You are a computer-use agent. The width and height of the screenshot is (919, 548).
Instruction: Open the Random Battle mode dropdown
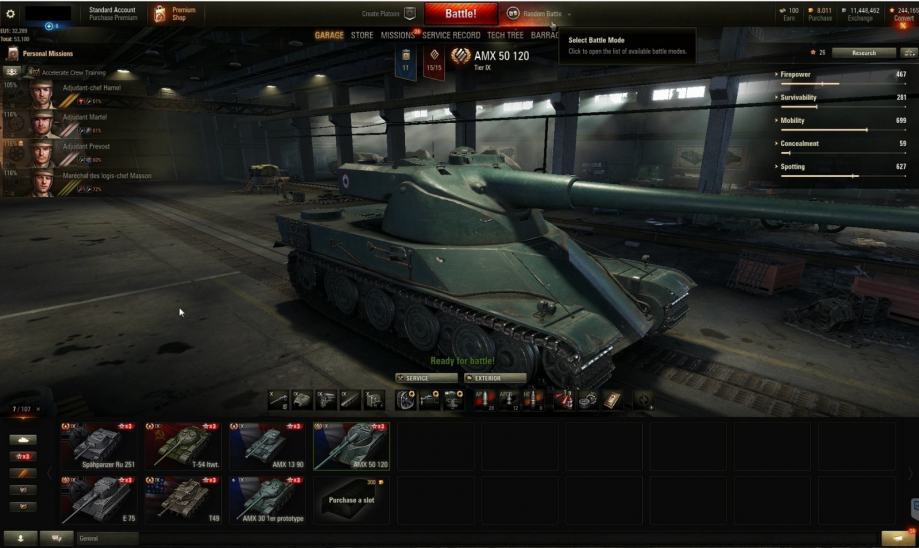(538, 14)
